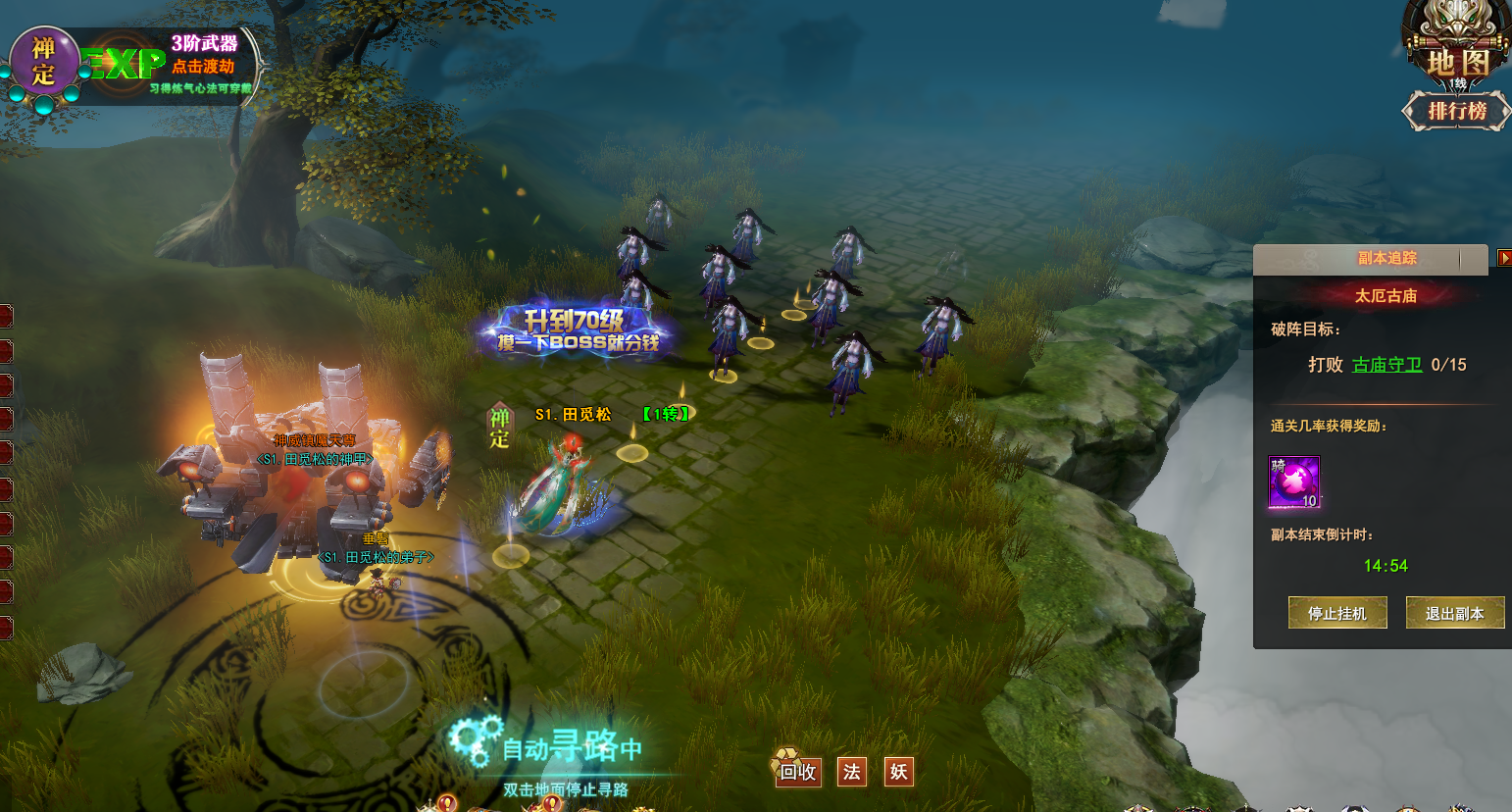
Task: Collapse the 副本追踪 panel arrow
Action: point(1504,258)
